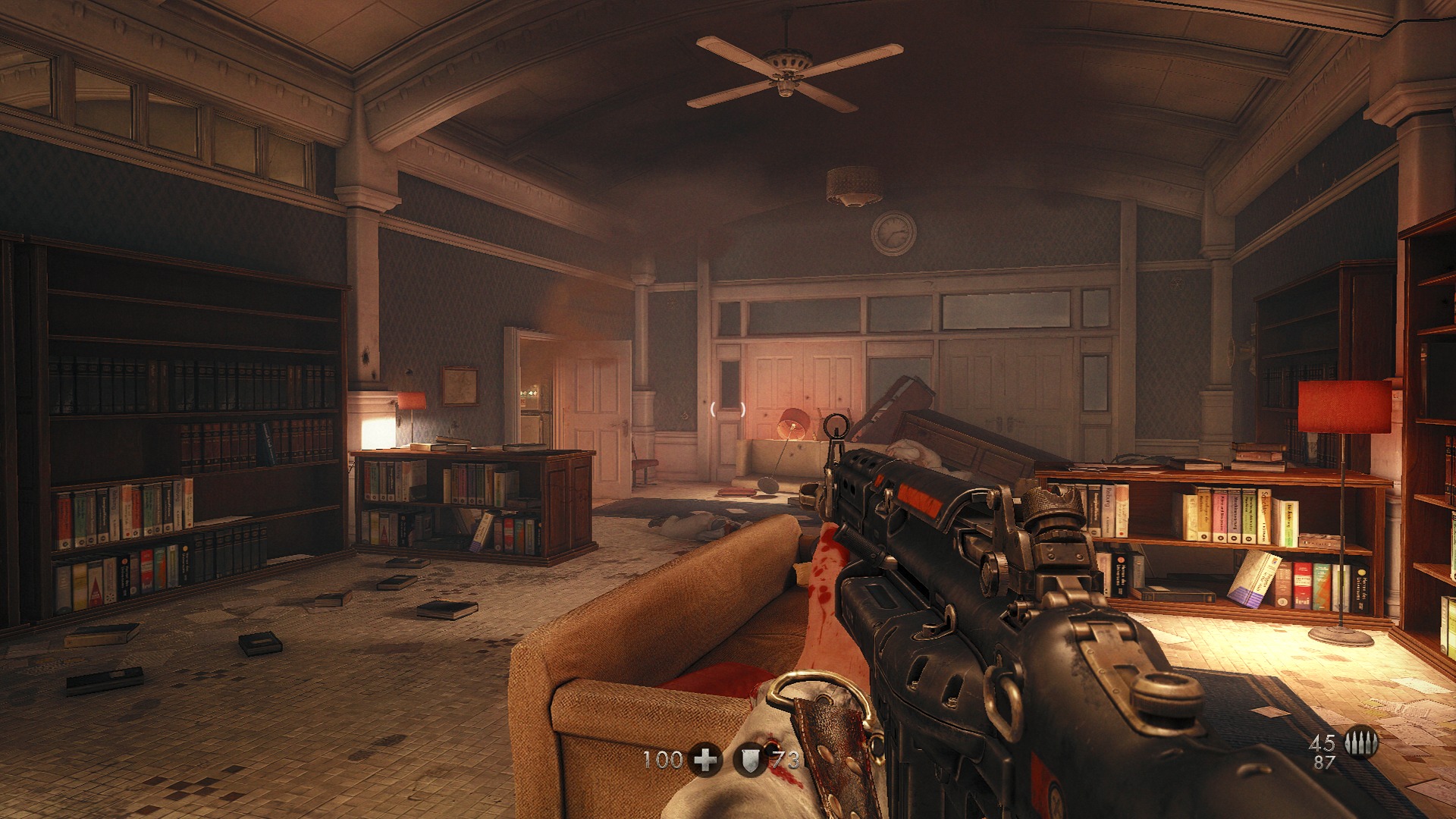Click the armor shield icon
Viewport: 1456px width, 819px height.
coord(750,759)
